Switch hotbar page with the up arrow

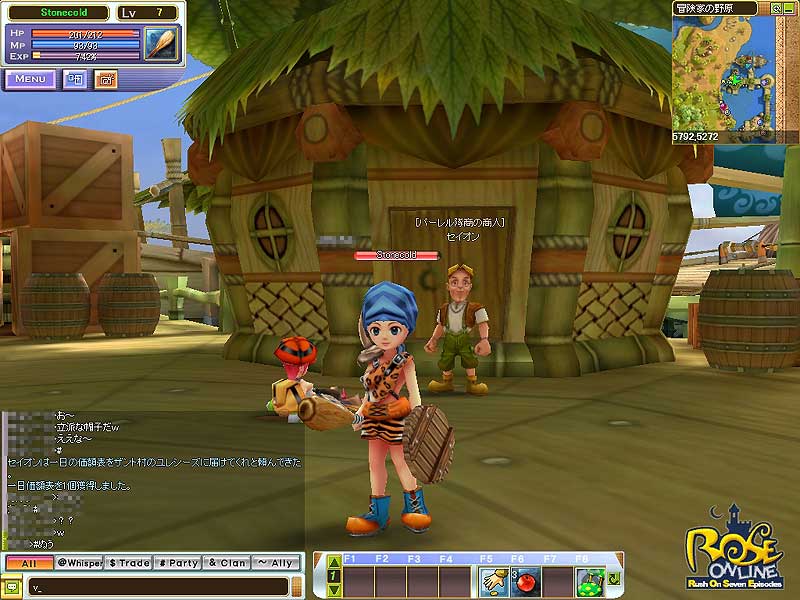coord(334,563)
